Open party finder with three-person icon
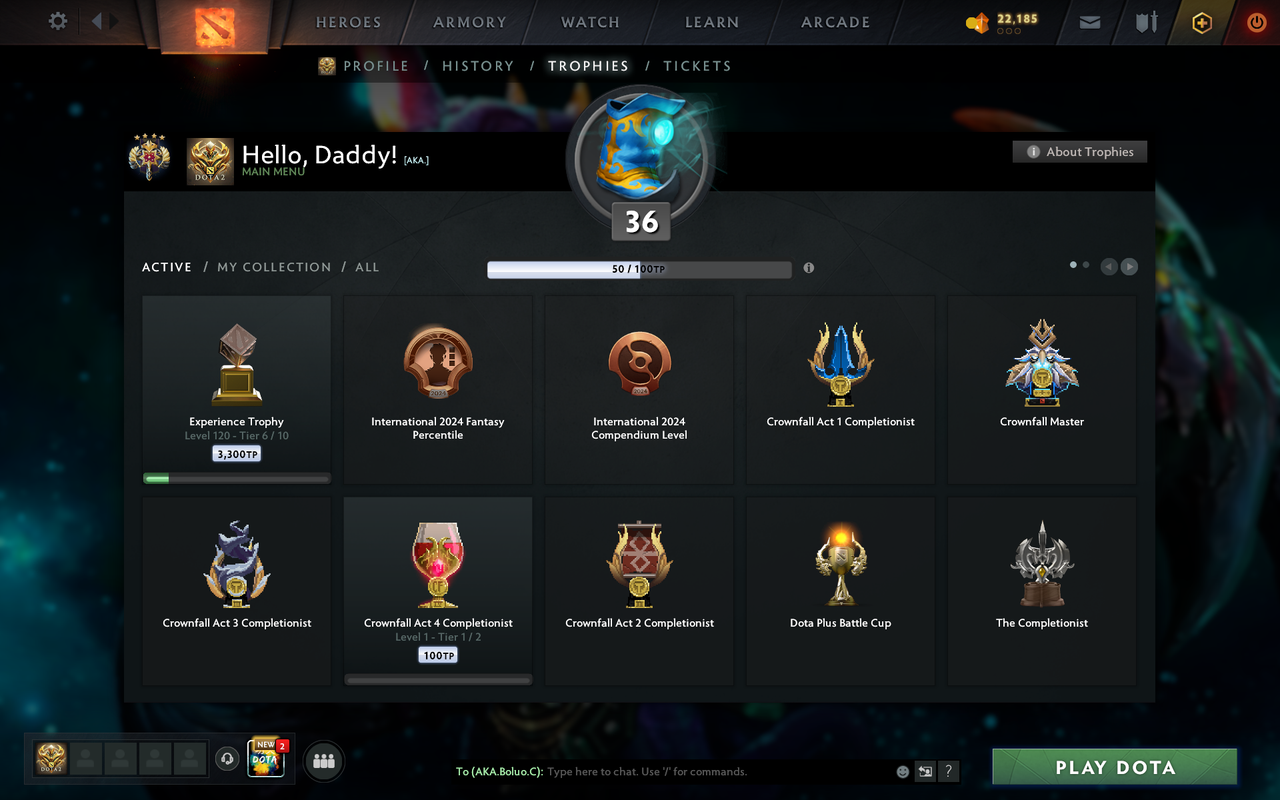 [323, 761]
